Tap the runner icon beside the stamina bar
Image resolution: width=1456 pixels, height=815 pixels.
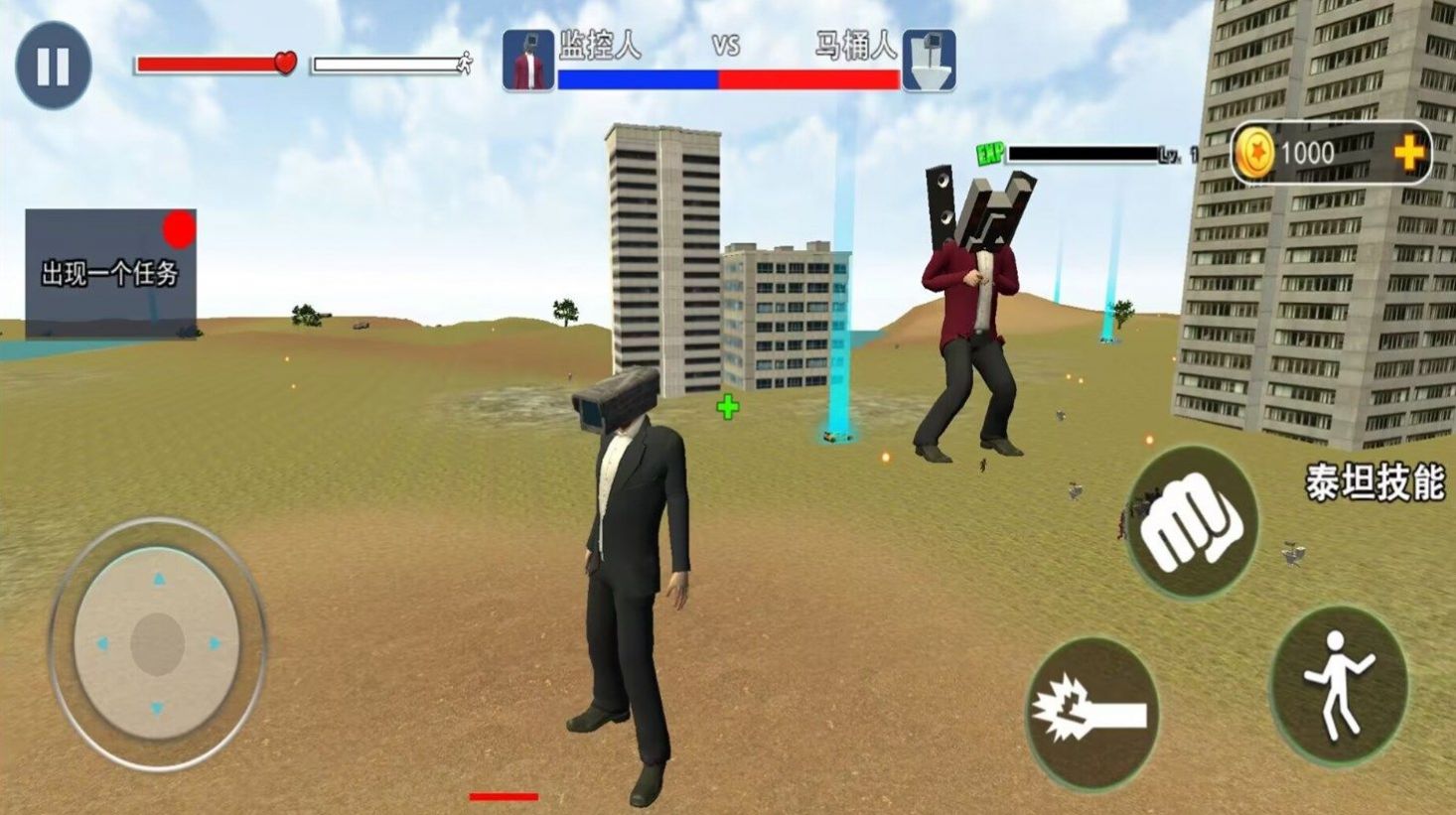point(463,64)
